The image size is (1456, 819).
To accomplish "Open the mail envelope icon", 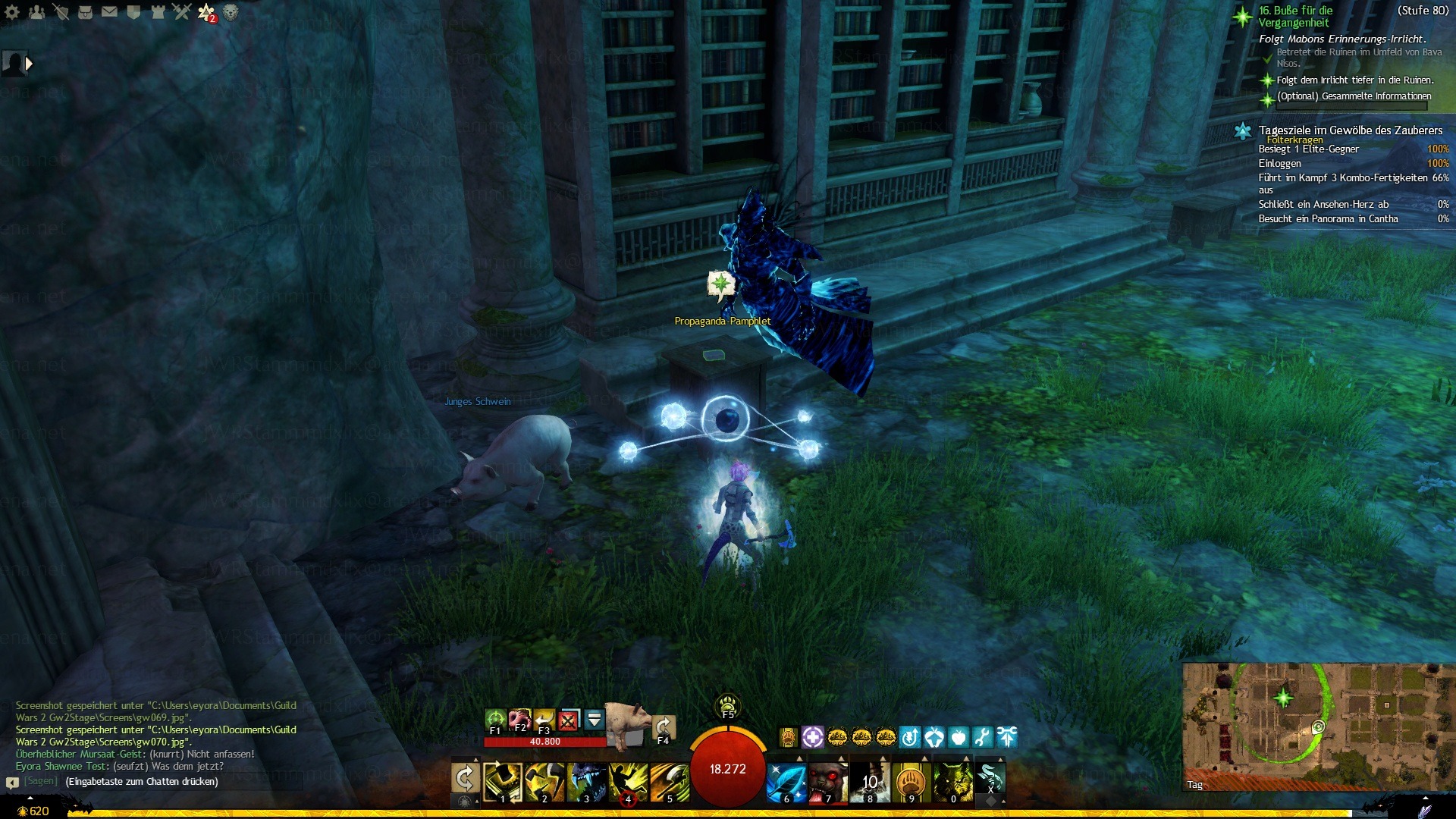I will click(109, 11).
